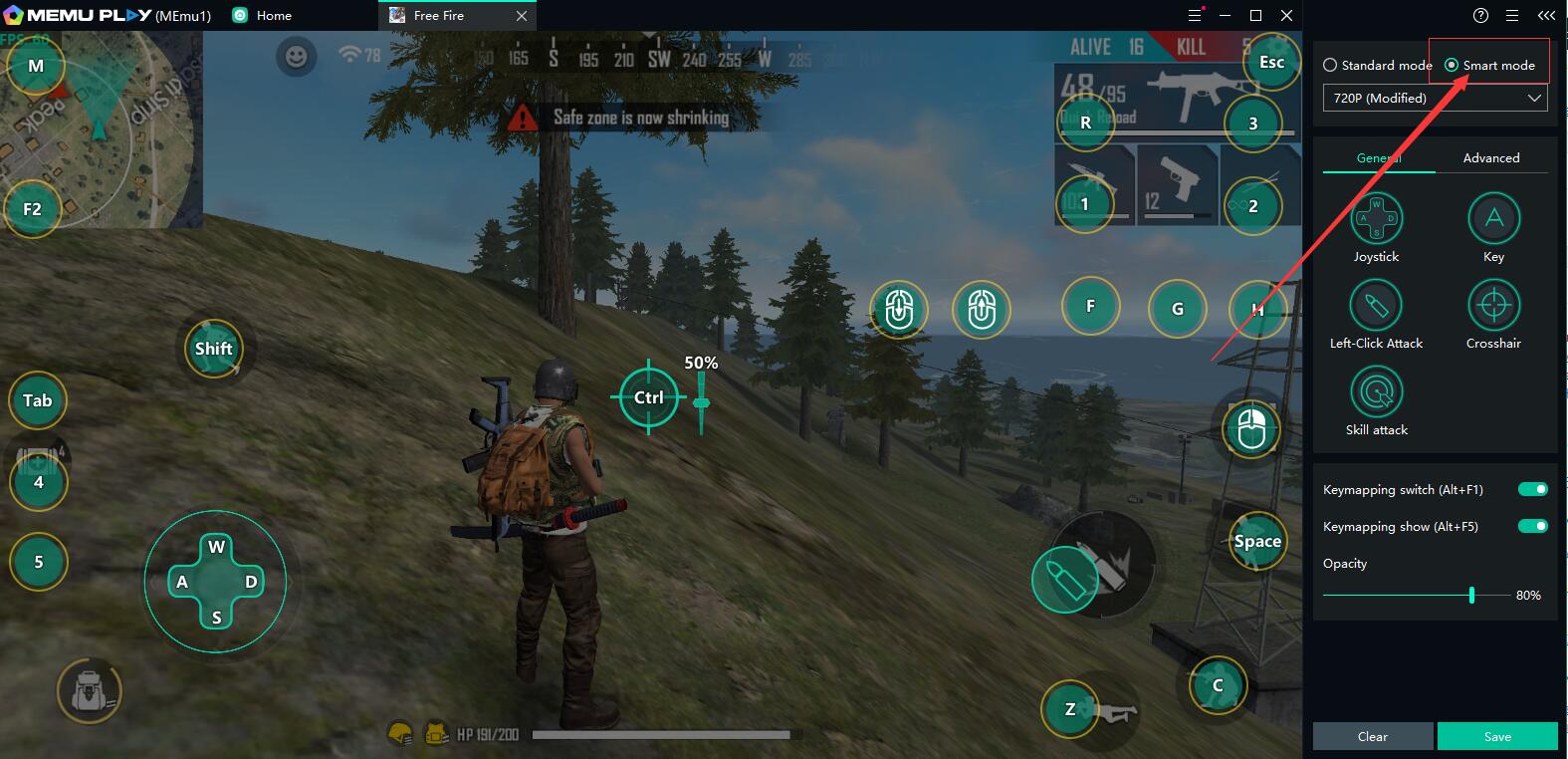Toggle Keymapping show (Alt+F5)
The image size is (1568, 759).
[1532, 526]
